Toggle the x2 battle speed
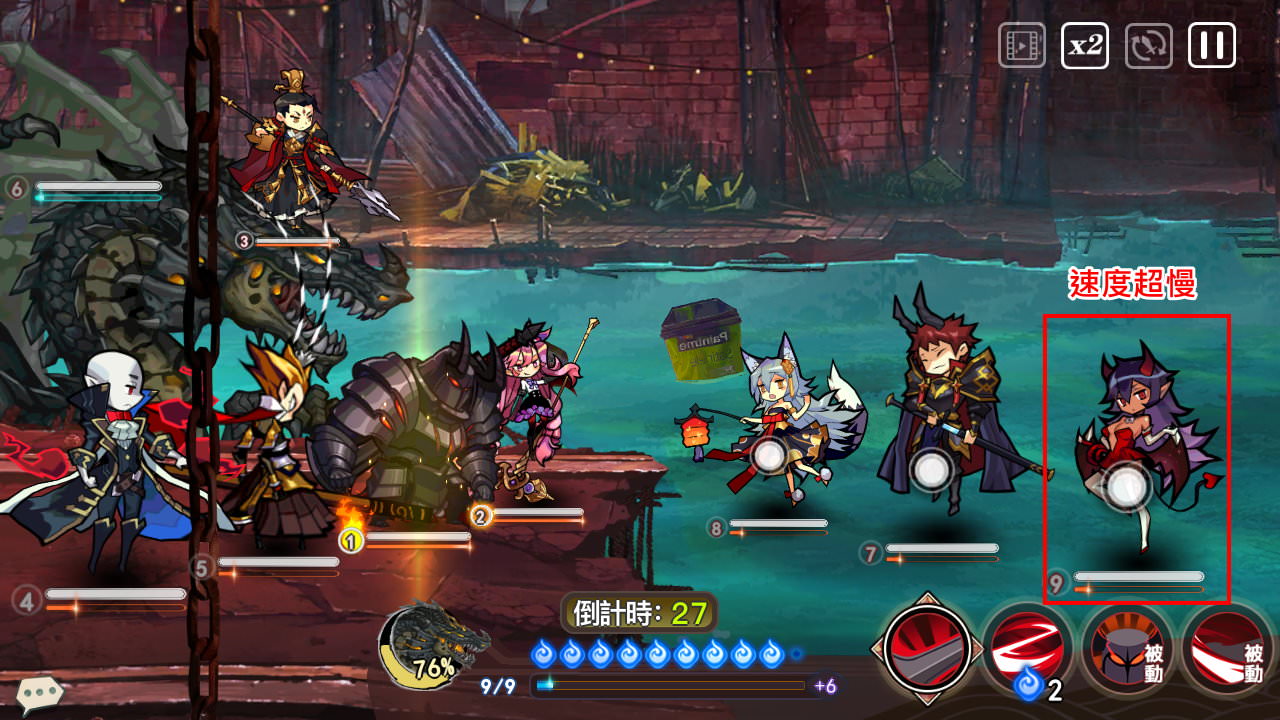Viewport: 1280px width, 720px height. coord(1084,46)
